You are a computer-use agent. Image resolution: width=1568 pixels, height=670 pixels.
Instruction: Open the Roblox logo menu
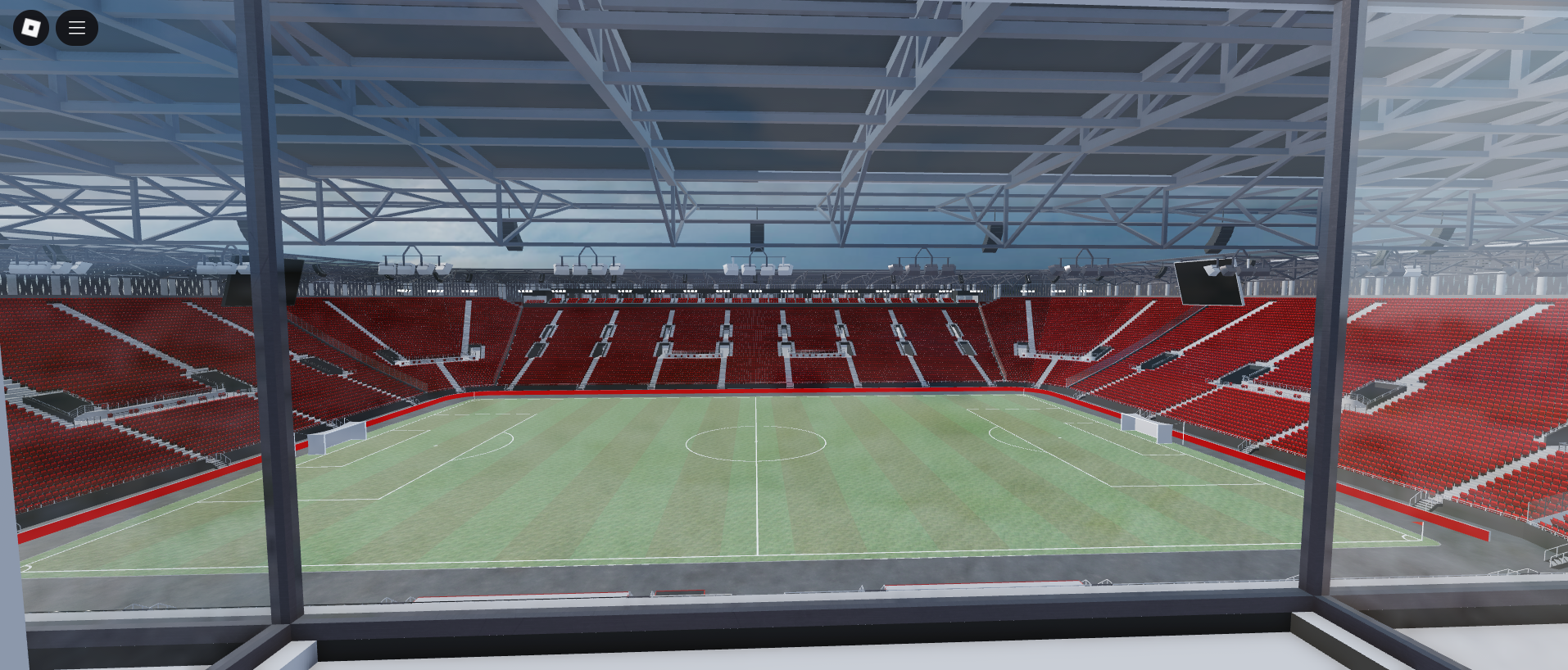click(x=31, y=28)
